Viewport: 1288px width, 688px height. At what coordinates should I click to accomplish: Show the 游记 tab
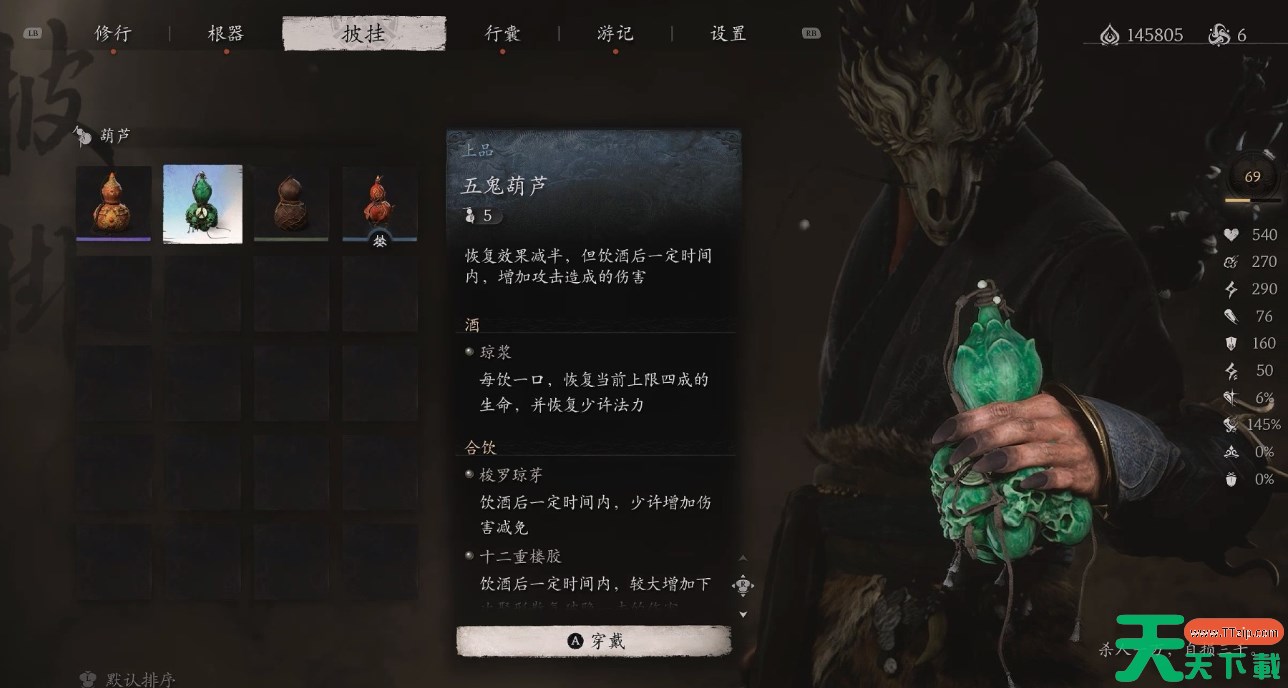click(615, 33)
